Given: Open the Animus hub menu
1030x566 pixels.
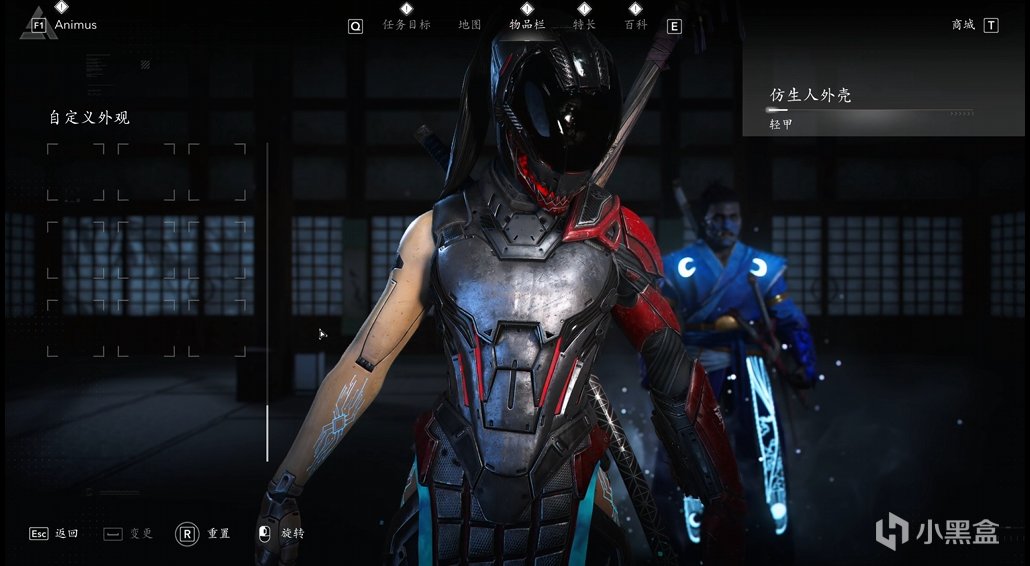Looking at the screenshot, I should click(x=75, y=25).
